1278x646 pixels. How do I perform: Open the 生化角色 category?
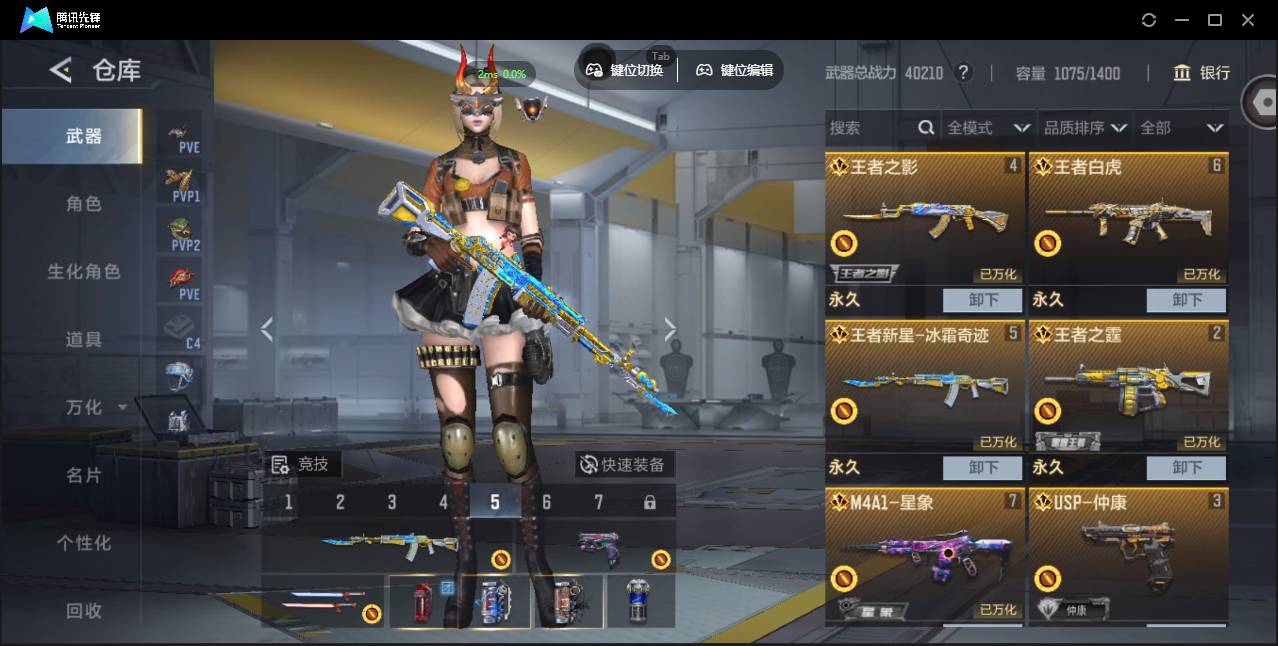coord(84,272)
